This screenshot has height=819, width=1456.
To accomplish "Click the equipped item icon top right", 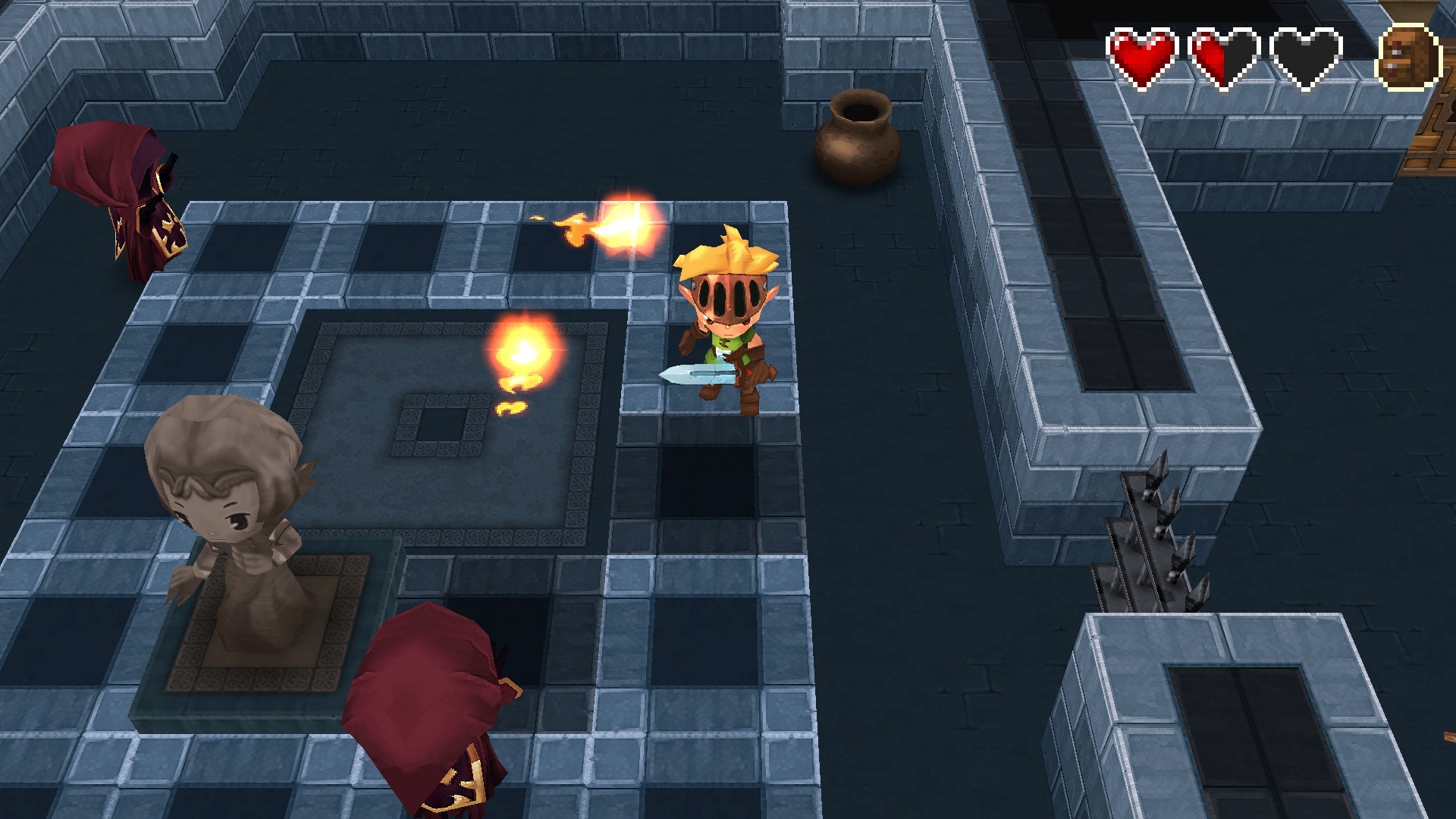I will 1409,53.
